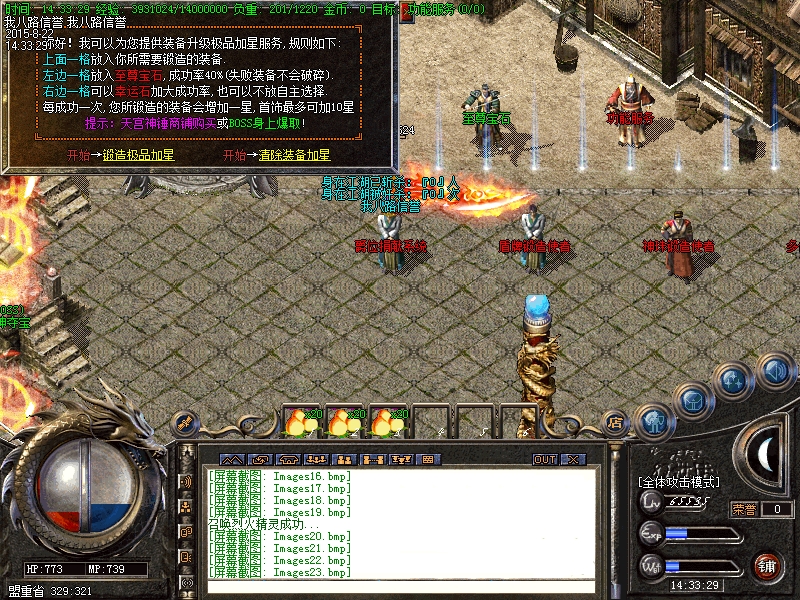
Task: Click the OUT button above the chat
Action: pos(545,460)
